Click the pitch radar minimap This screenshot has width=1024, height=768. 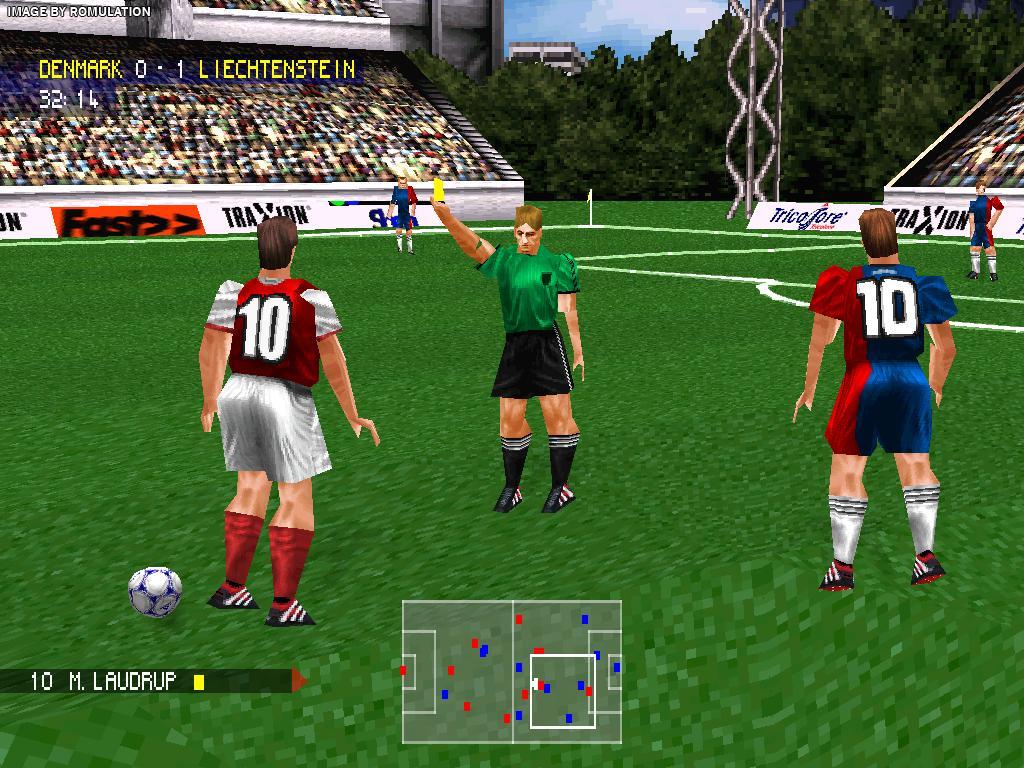coord(512,671)
